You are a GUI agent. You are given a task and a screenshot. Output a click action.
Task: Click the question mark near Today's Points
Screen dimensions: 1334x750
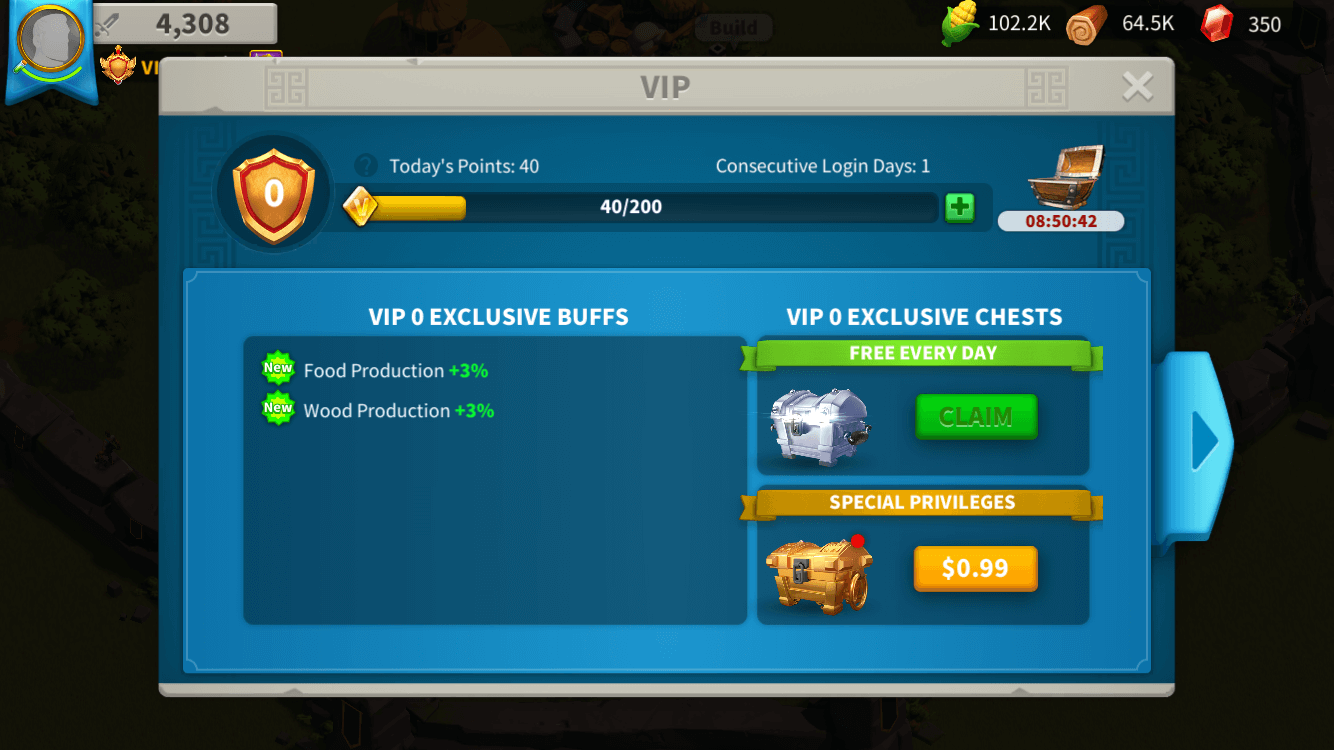367,166
